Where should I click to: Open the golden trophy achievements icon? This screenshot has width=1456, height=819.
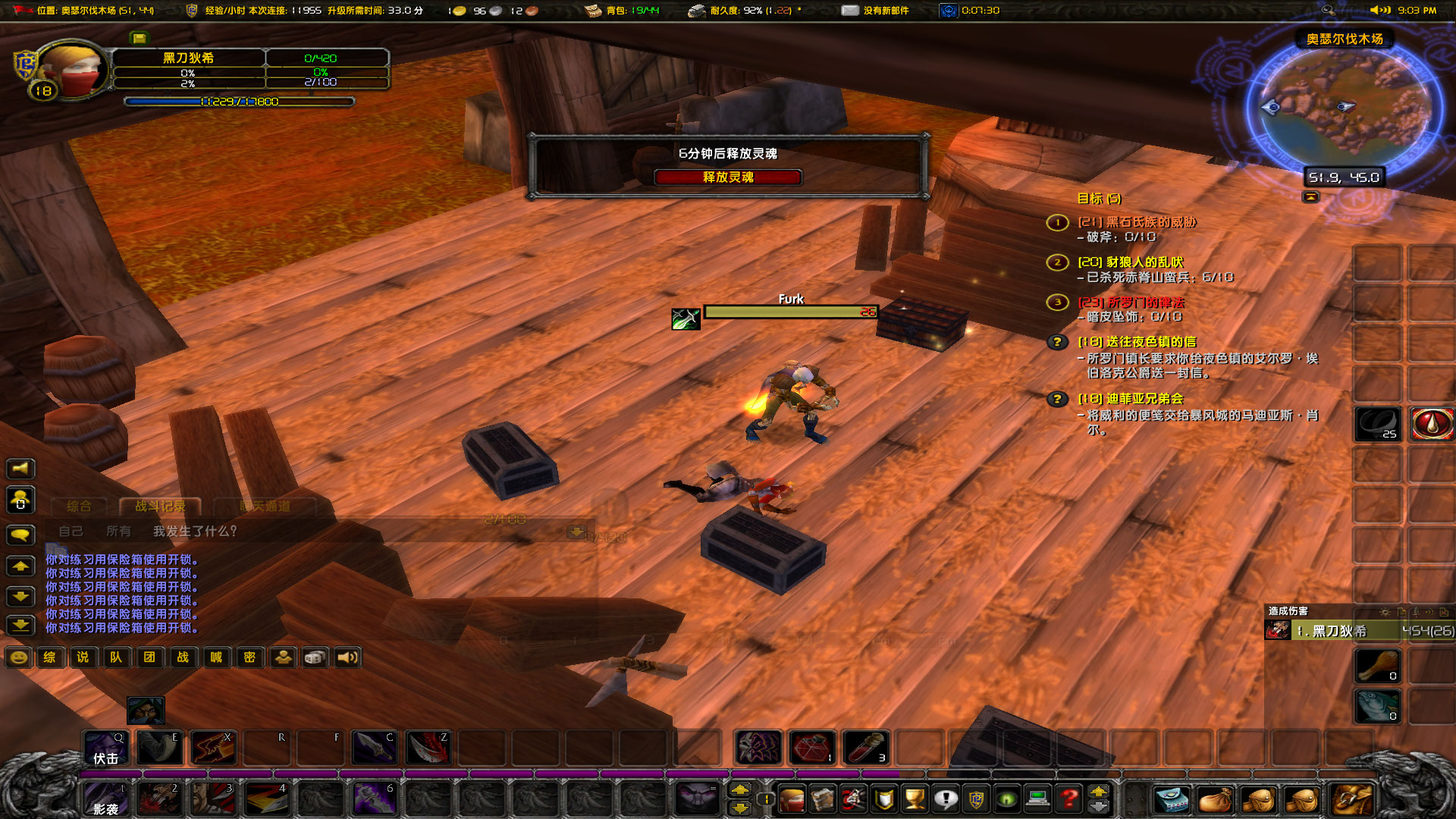click(915, 800)
